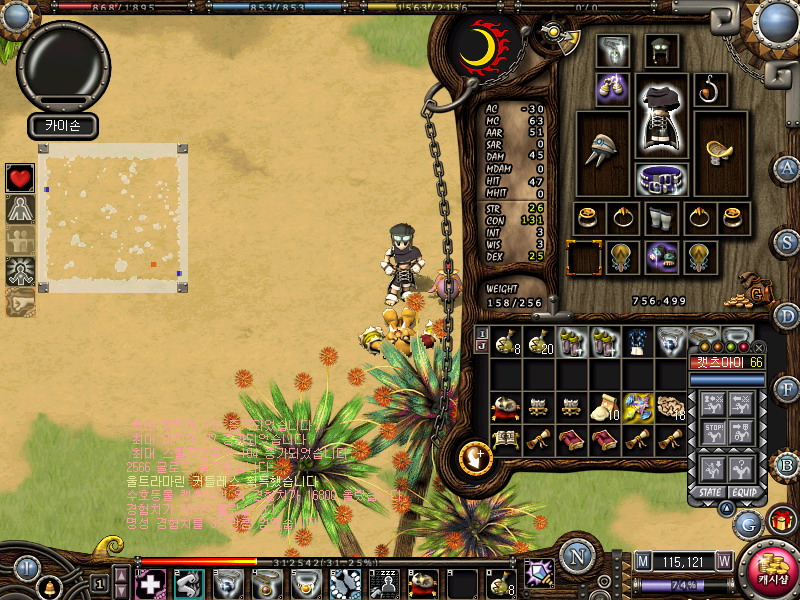Close the pet command panel
The image size is (800, 600).
tap(758, 349)
